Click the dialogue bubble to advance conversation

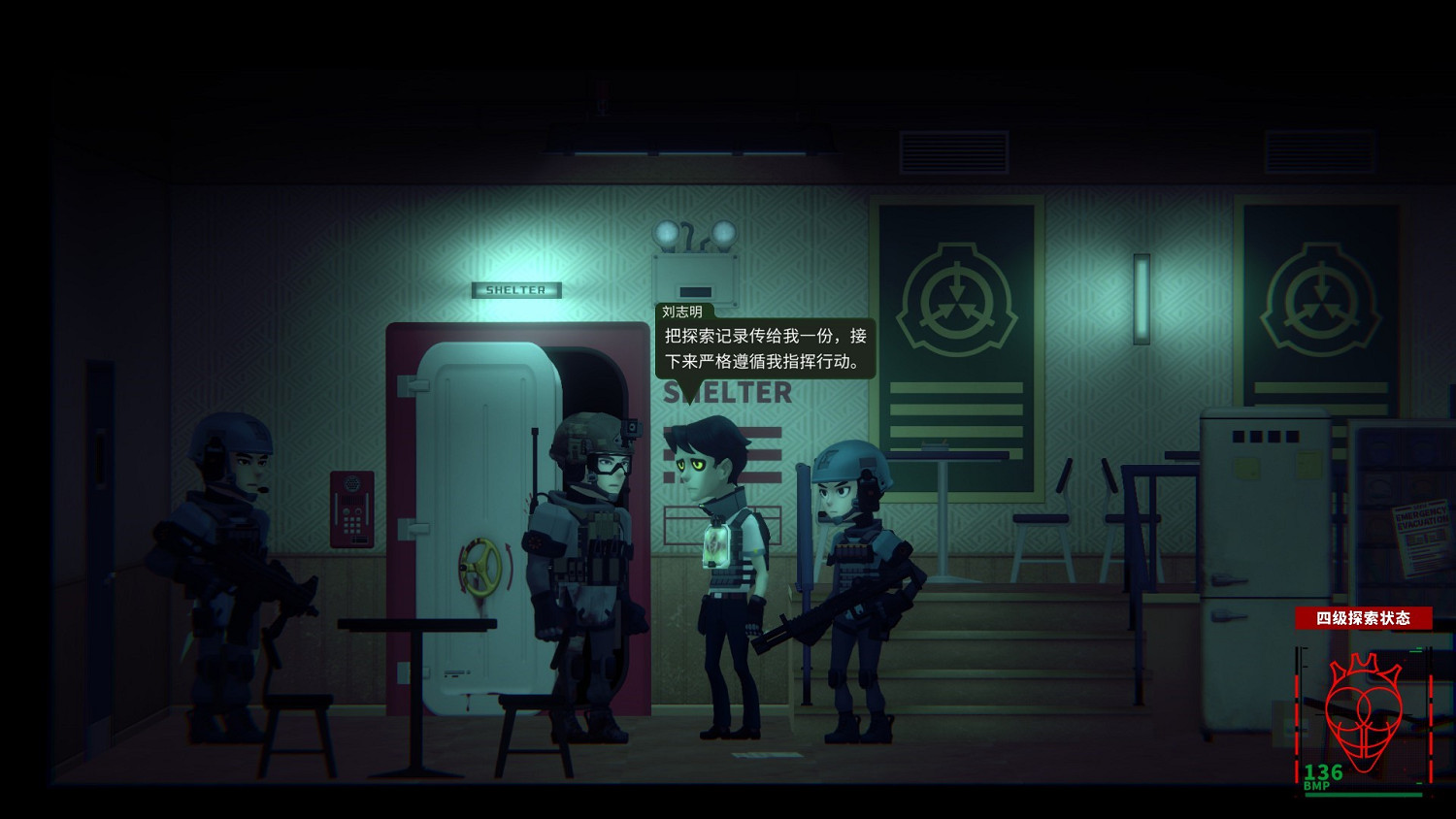click(x=762, y=349)
